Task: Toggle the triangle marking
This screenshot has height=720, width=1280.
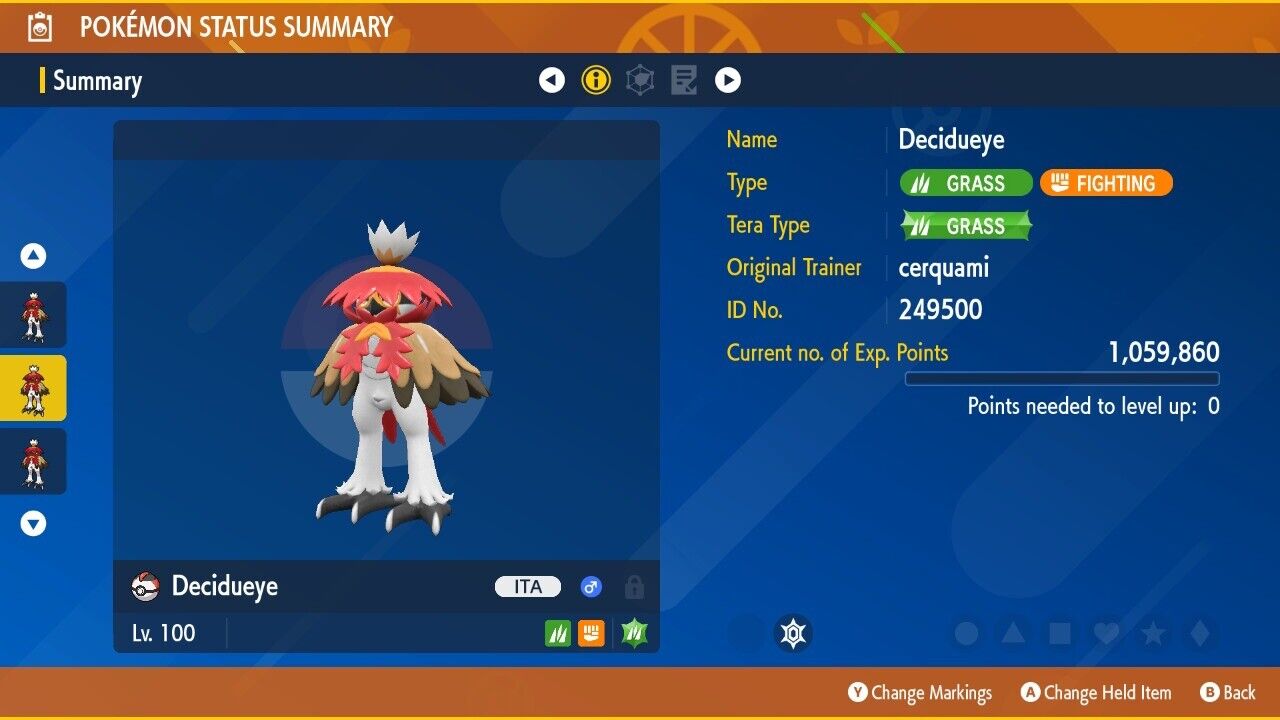Action: (1013, 634)
